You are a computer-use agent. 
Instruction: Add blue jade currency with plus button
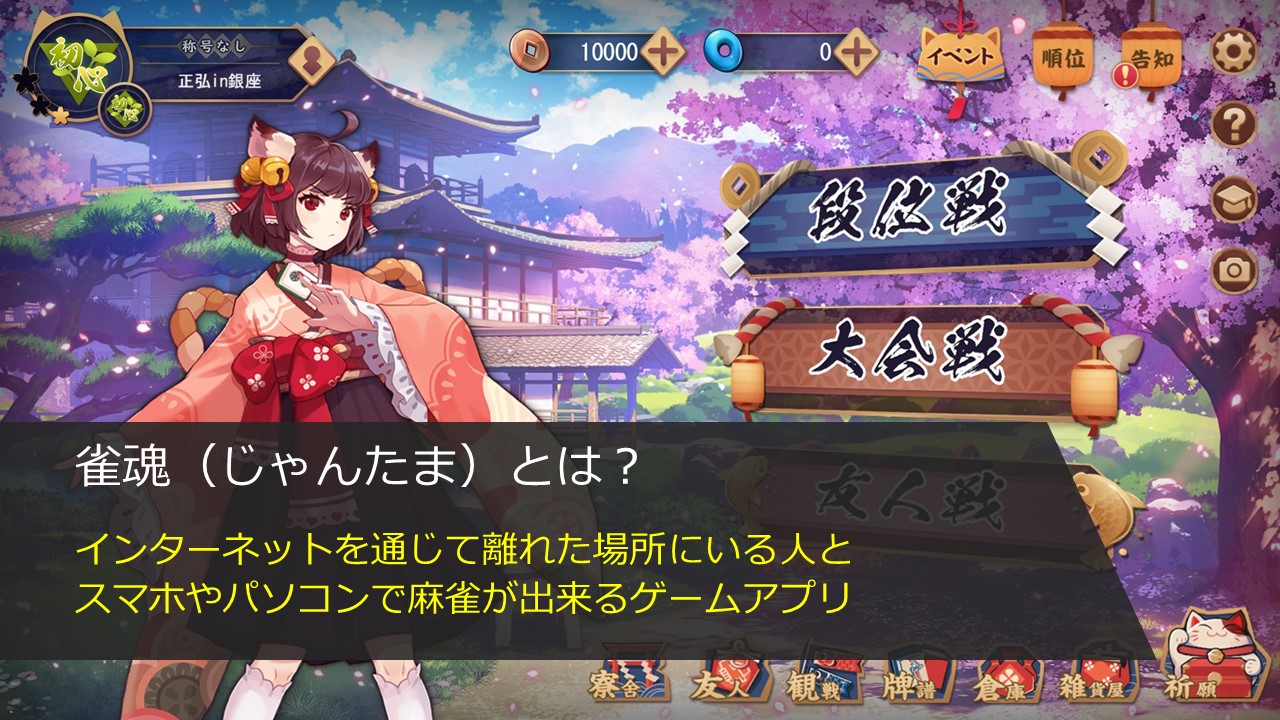[856, 52]
